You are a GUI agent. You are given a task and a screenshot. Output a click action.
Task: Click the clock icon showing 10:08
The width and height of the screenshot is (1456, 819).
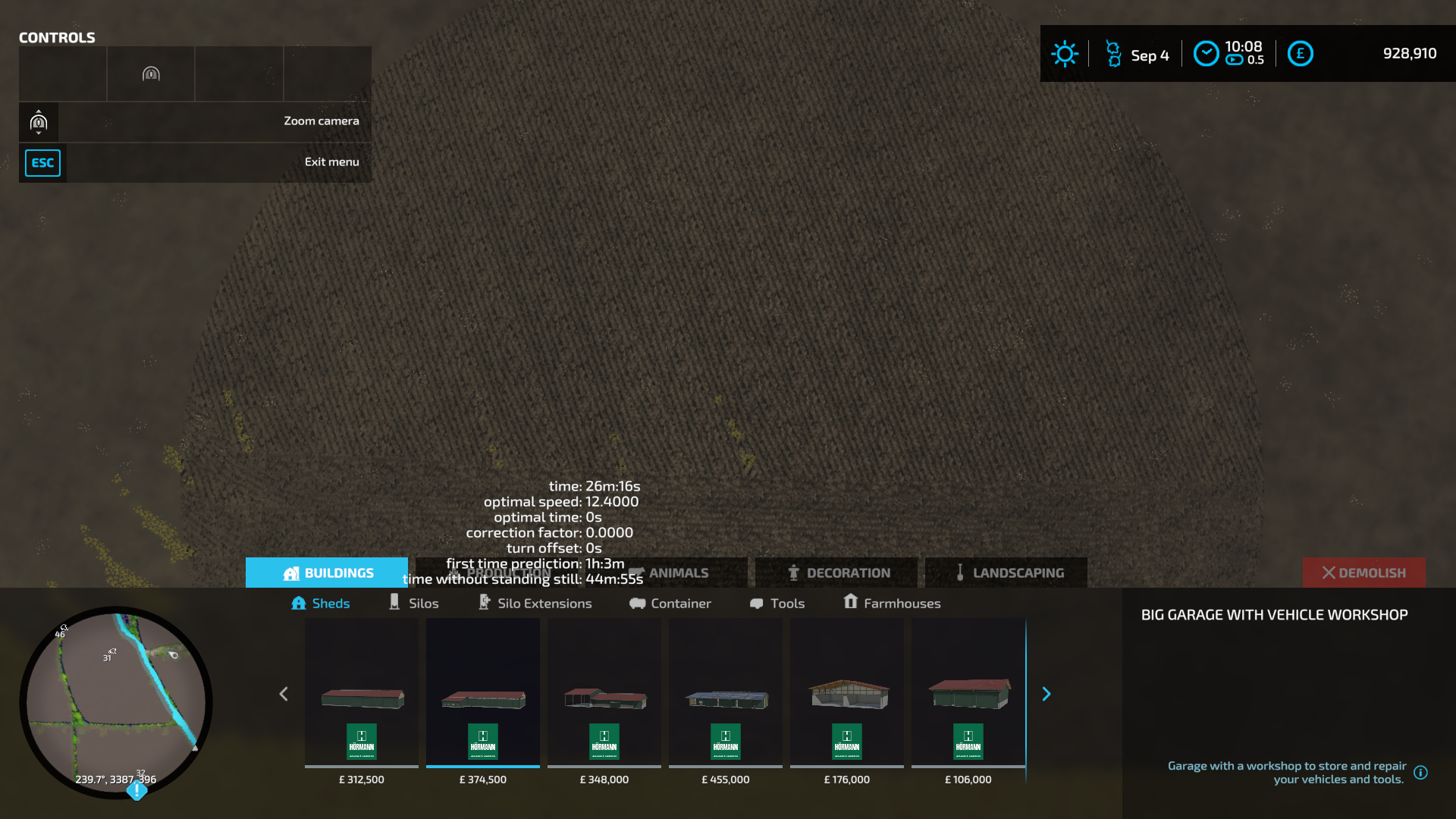pyautogui.click(x=1206, y=54)
